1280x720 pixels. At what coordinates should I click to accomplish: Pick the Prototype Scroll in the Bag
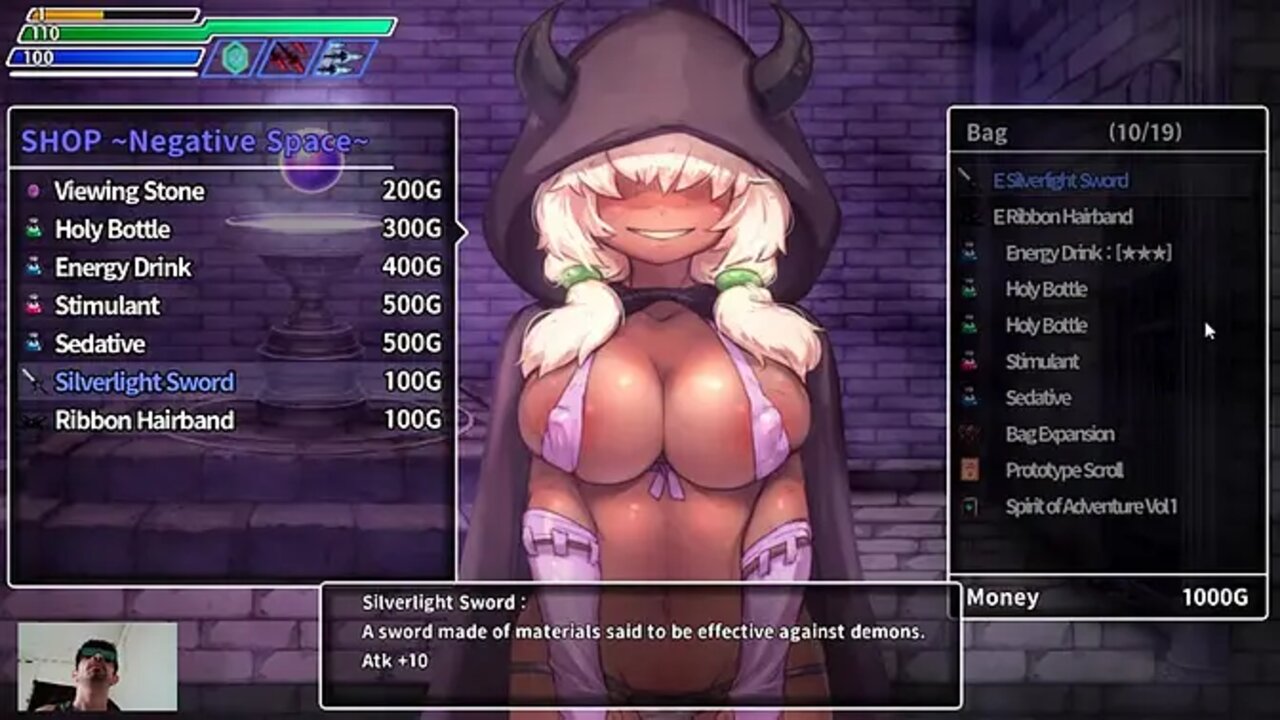1064,470
